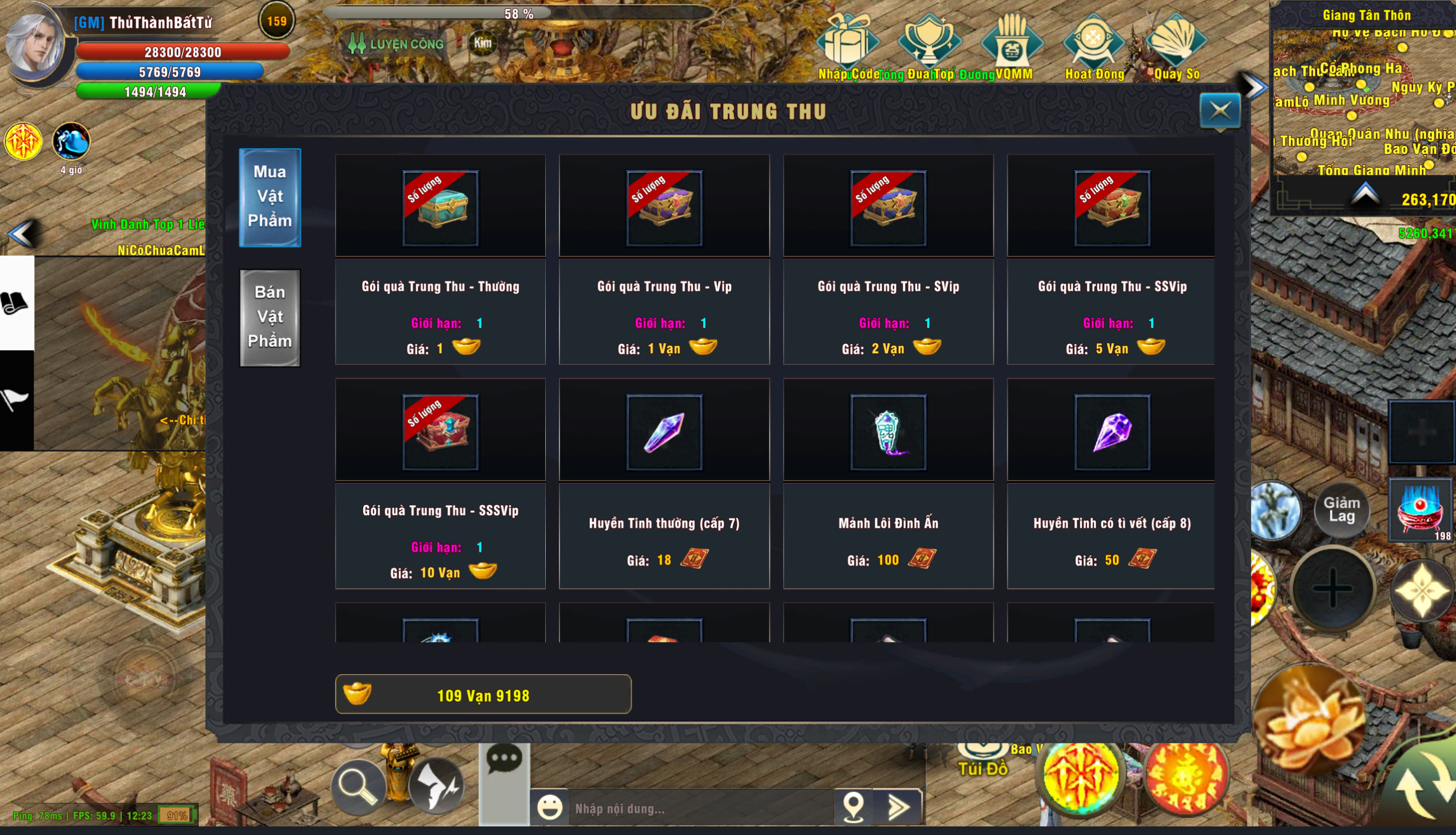Open the magnifying glass search button
The image size is (1456, 835).
click(358, 786)
